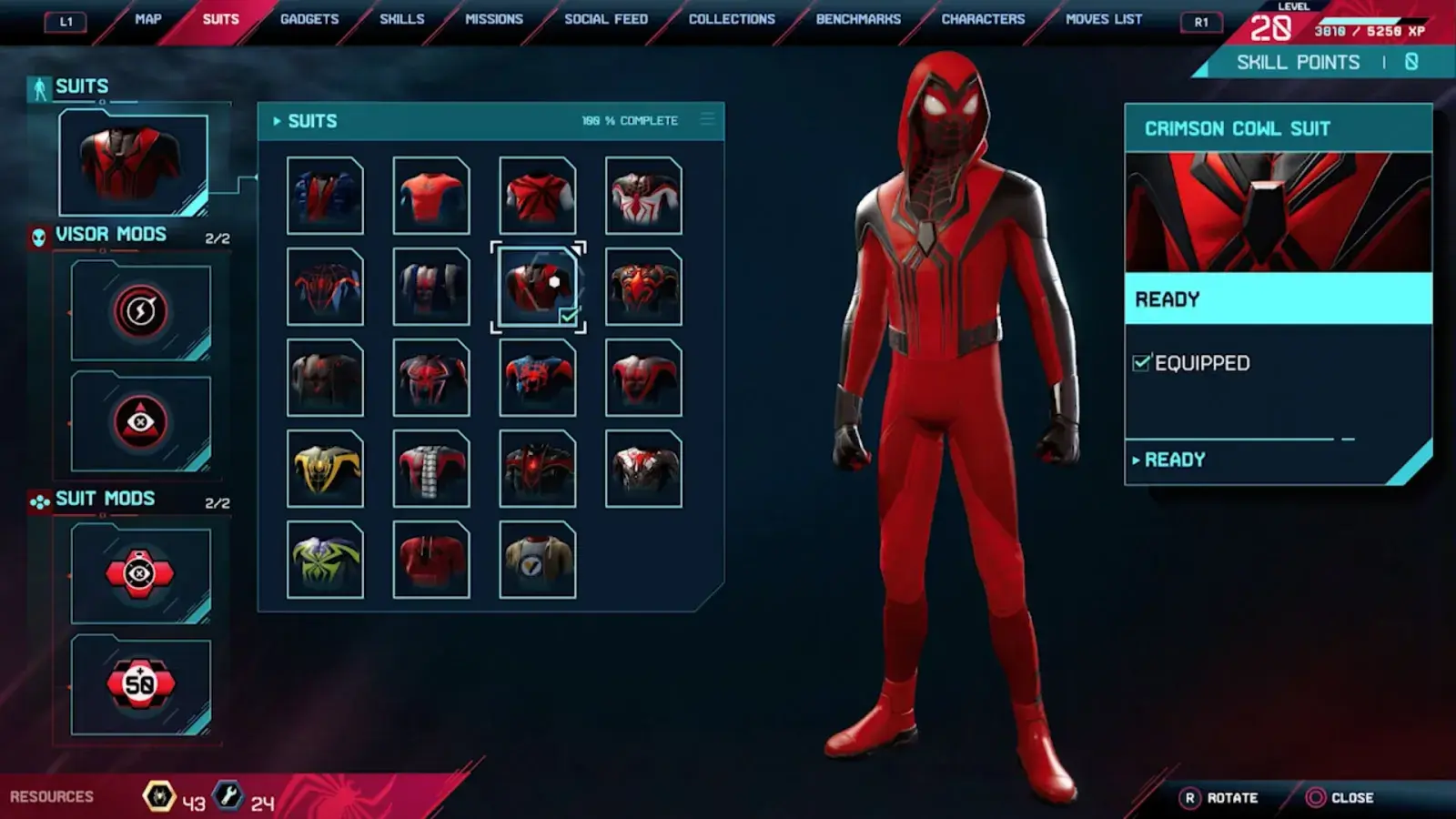Open the suit mod slot showing 50
Image resolution: width=1456 pixels, height=819 pixels.
140,684
